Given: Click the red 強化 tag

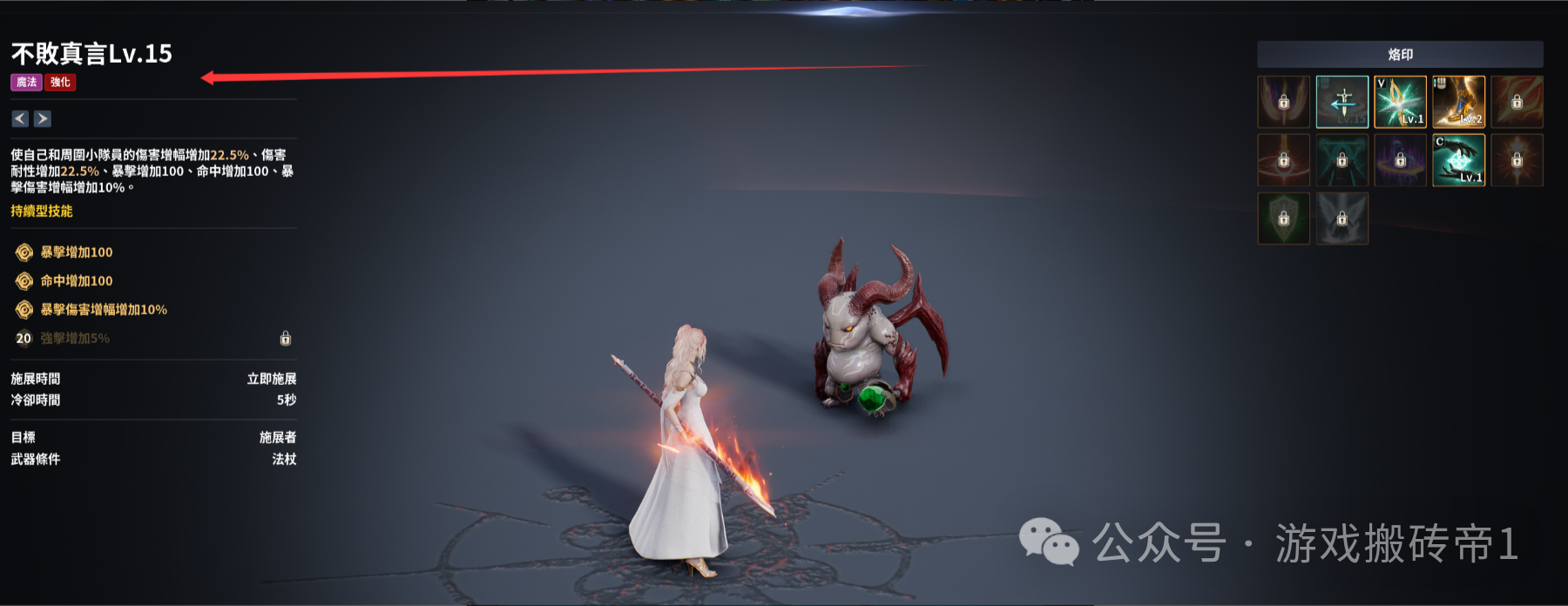Looking at the screenshot, I should click(61, 83).
